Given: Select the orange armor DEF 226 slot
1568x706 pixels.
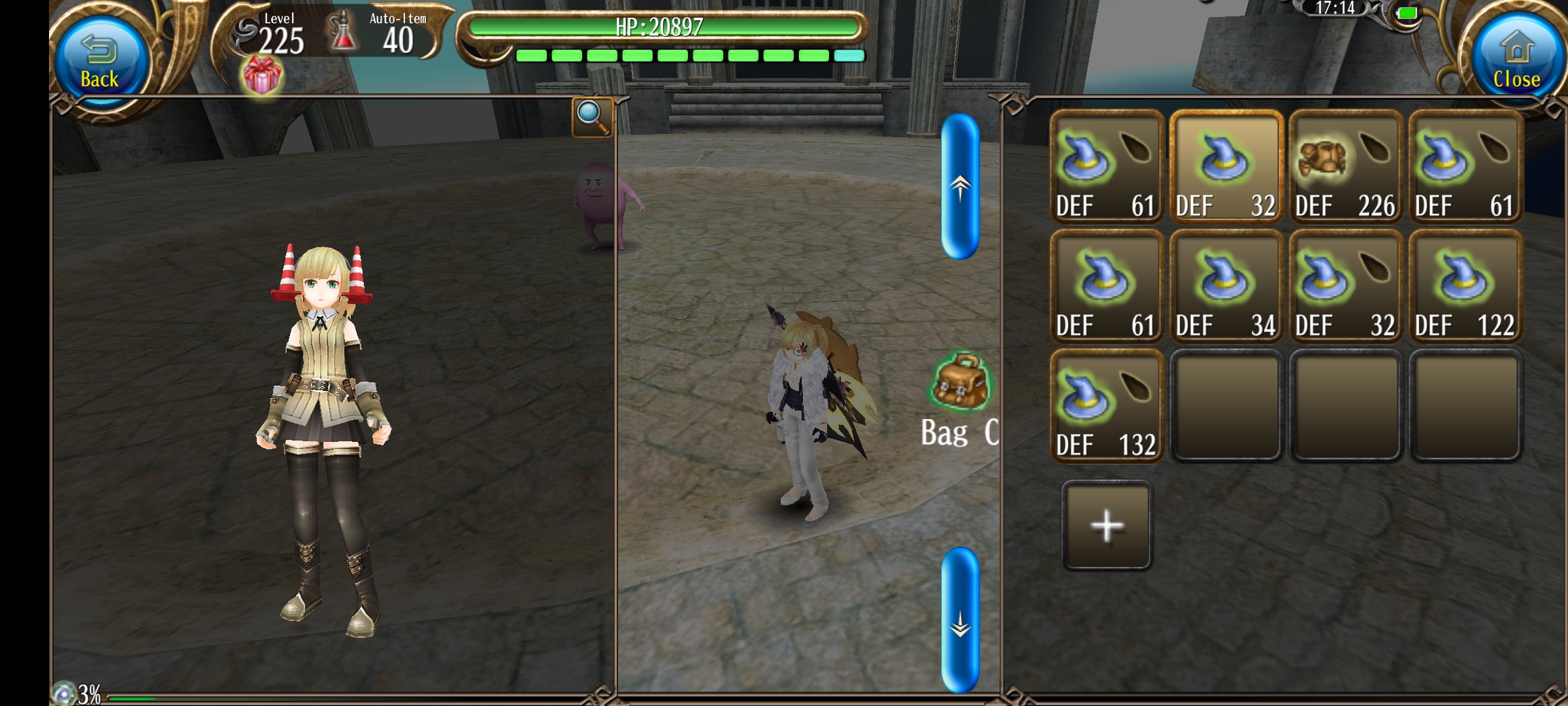Looking at the screenshot, I should pos(1346,167).
